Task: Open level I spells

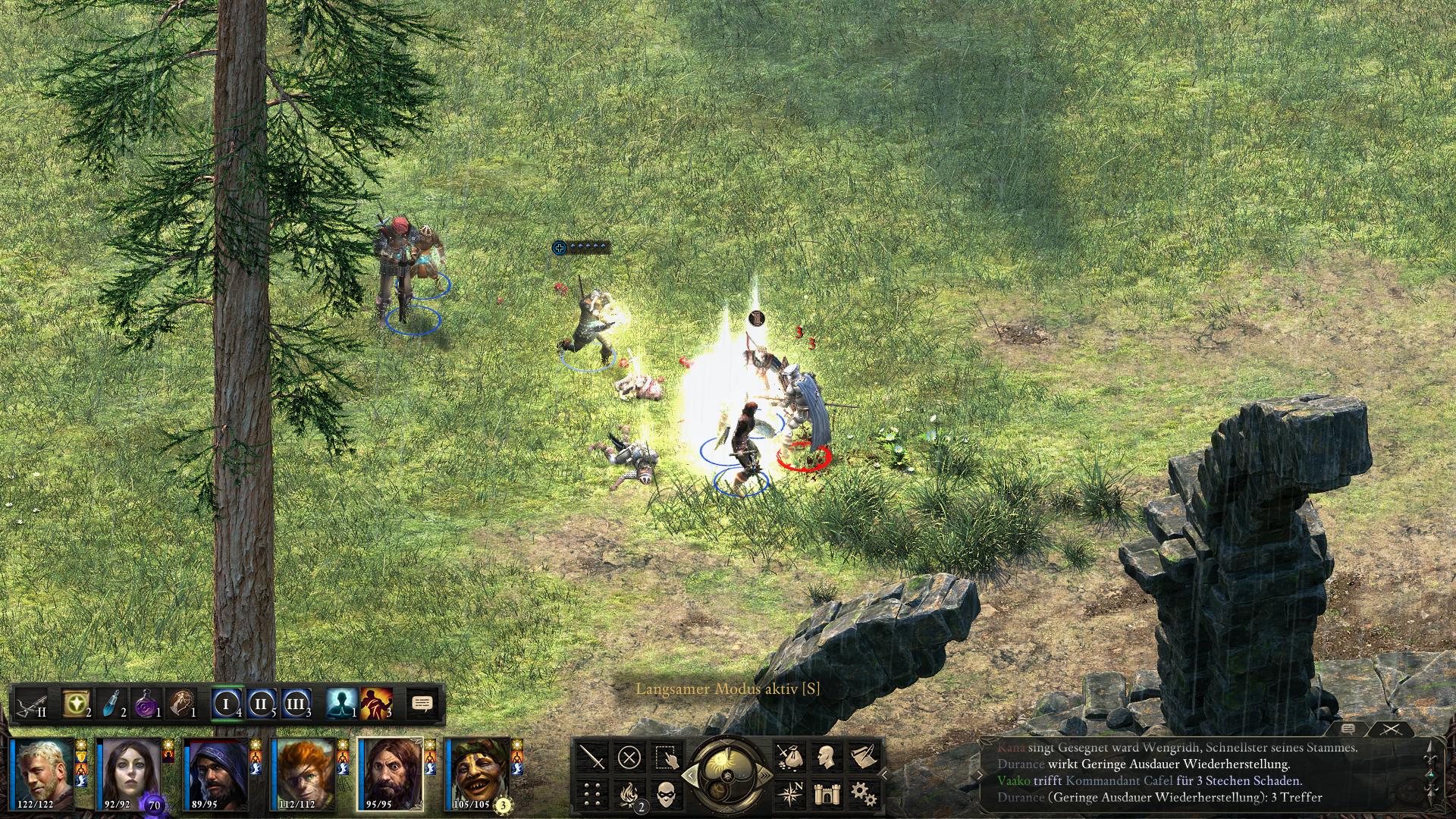Action: pos(226,704)
